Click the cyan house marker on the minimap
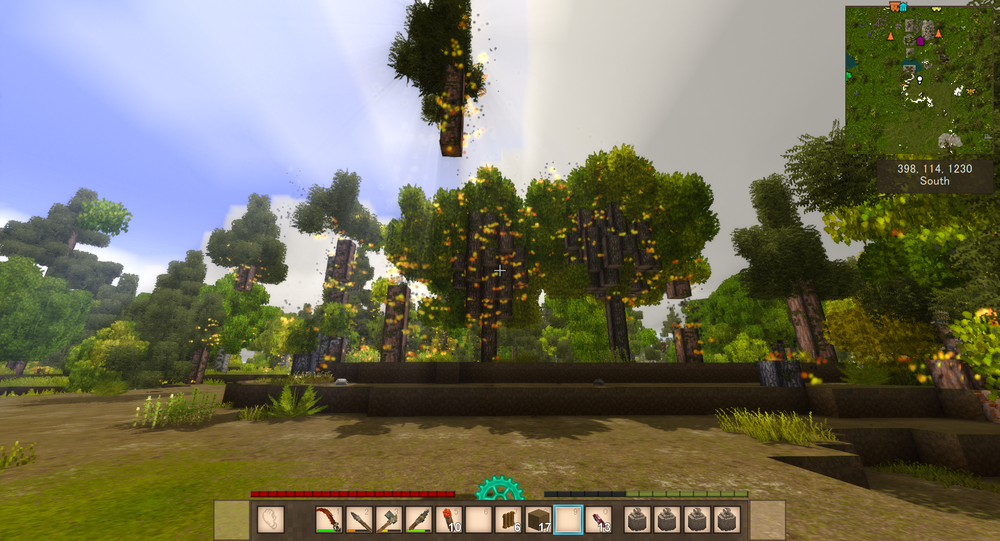This screenshot has height=541, width=1000. pyautogui.click(x=903, y=7)
